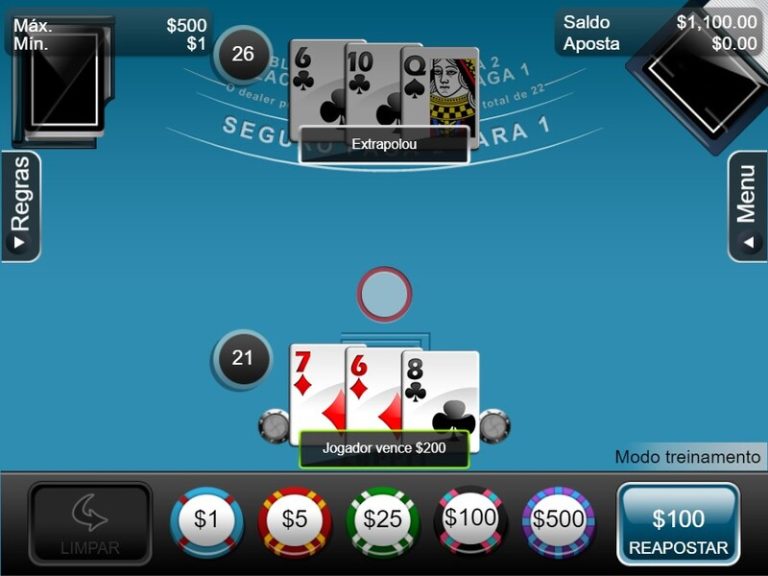
Task: Pick the $25 green chip
Action: (x=383, y=520)
